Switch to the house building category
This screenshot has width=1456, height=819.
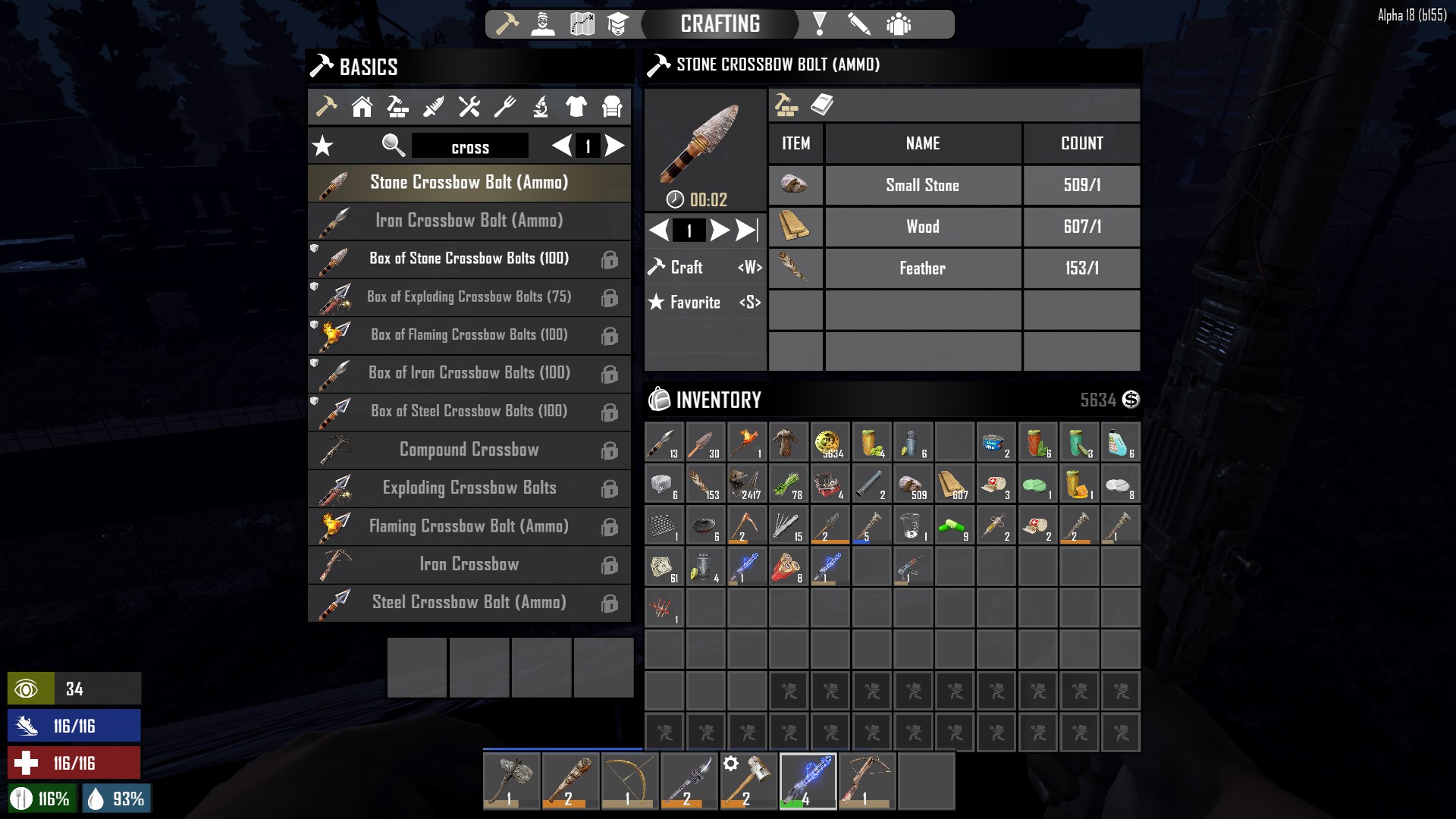(x=362, y=107)
